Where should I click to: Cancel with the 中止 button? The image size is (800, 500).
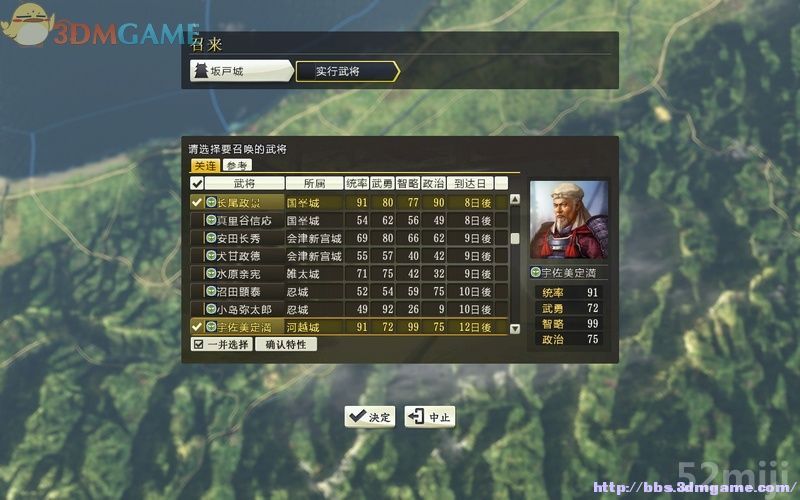point(430,417)
